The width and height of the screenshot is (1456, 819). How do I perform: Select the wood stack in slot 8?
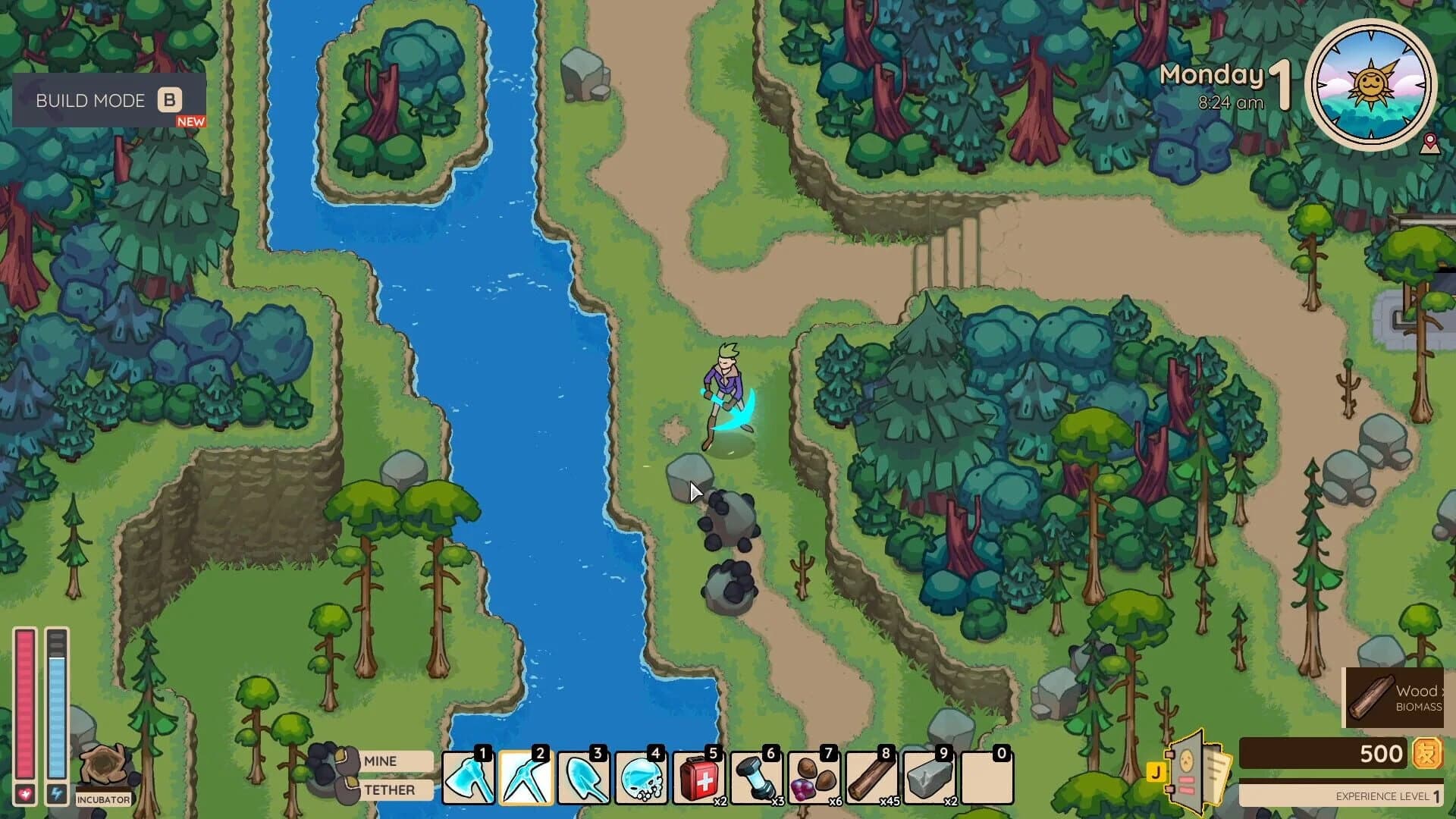click(x=874, y=777)
